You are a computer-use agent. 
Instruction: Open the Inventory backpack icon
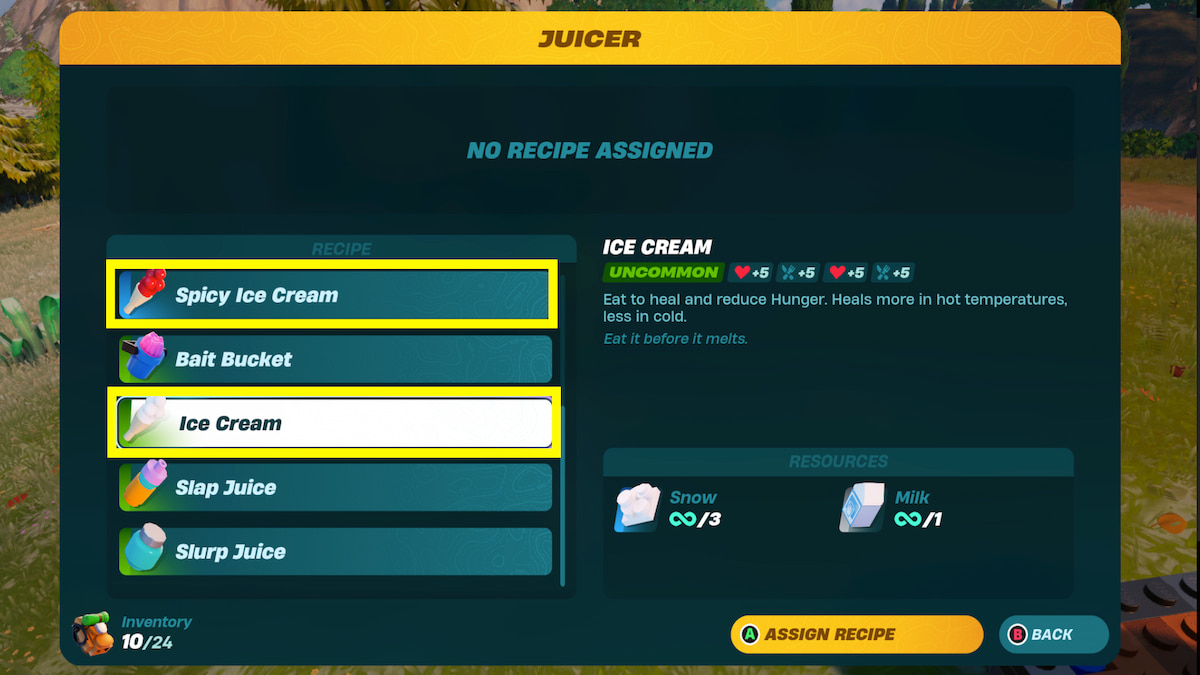point(92,633)
